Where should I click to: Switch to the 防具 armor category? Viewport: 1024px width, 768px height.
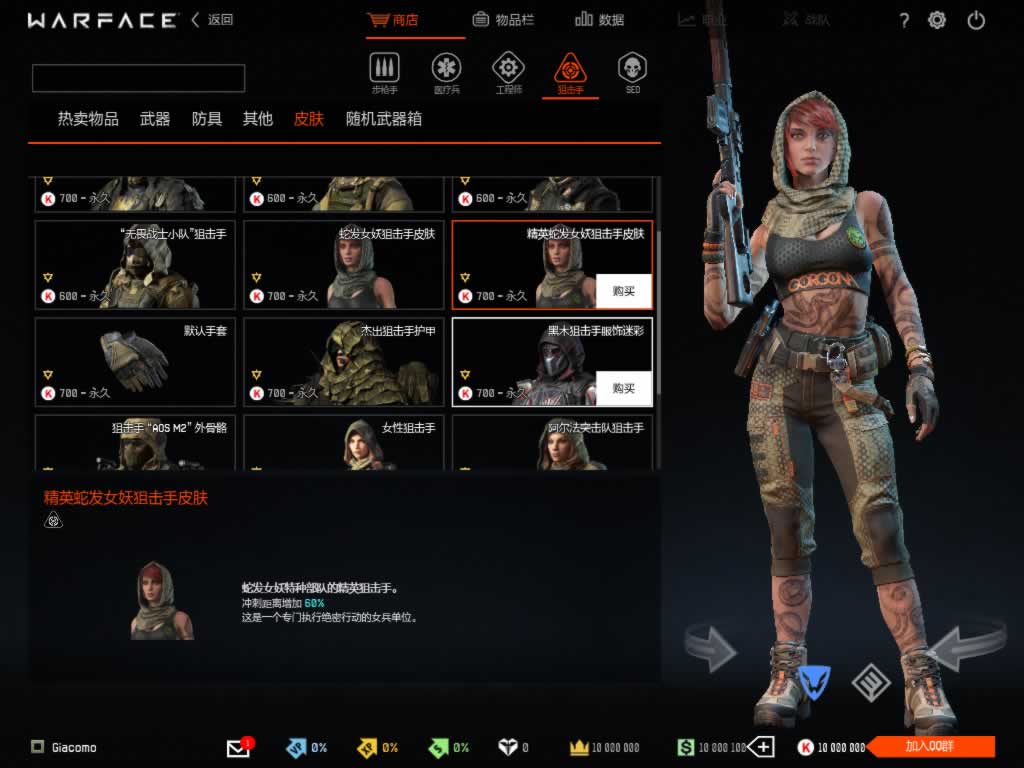[207, 119]
